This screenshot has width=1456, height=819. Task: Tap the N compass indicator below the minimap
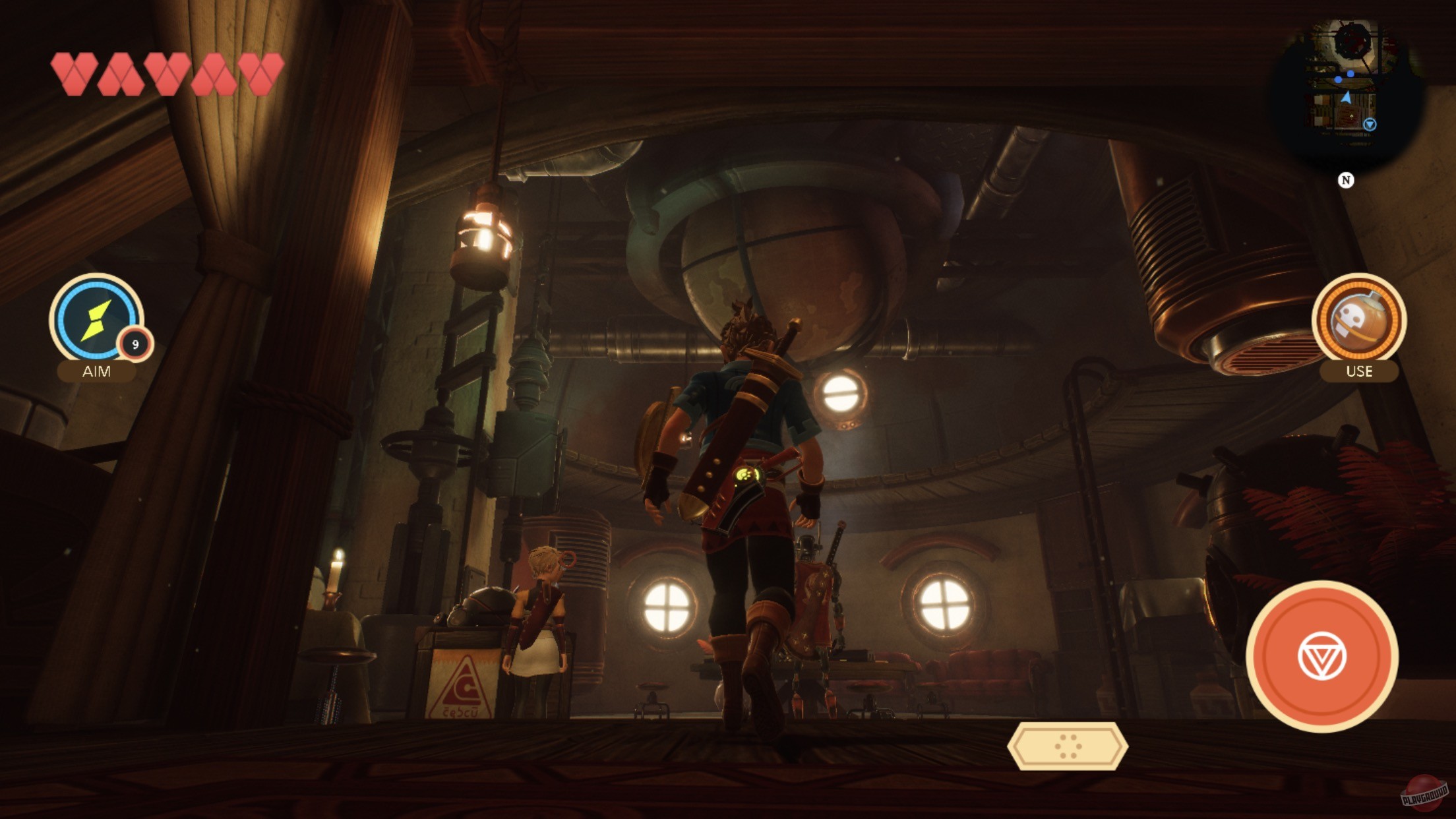pos(1347,180)
